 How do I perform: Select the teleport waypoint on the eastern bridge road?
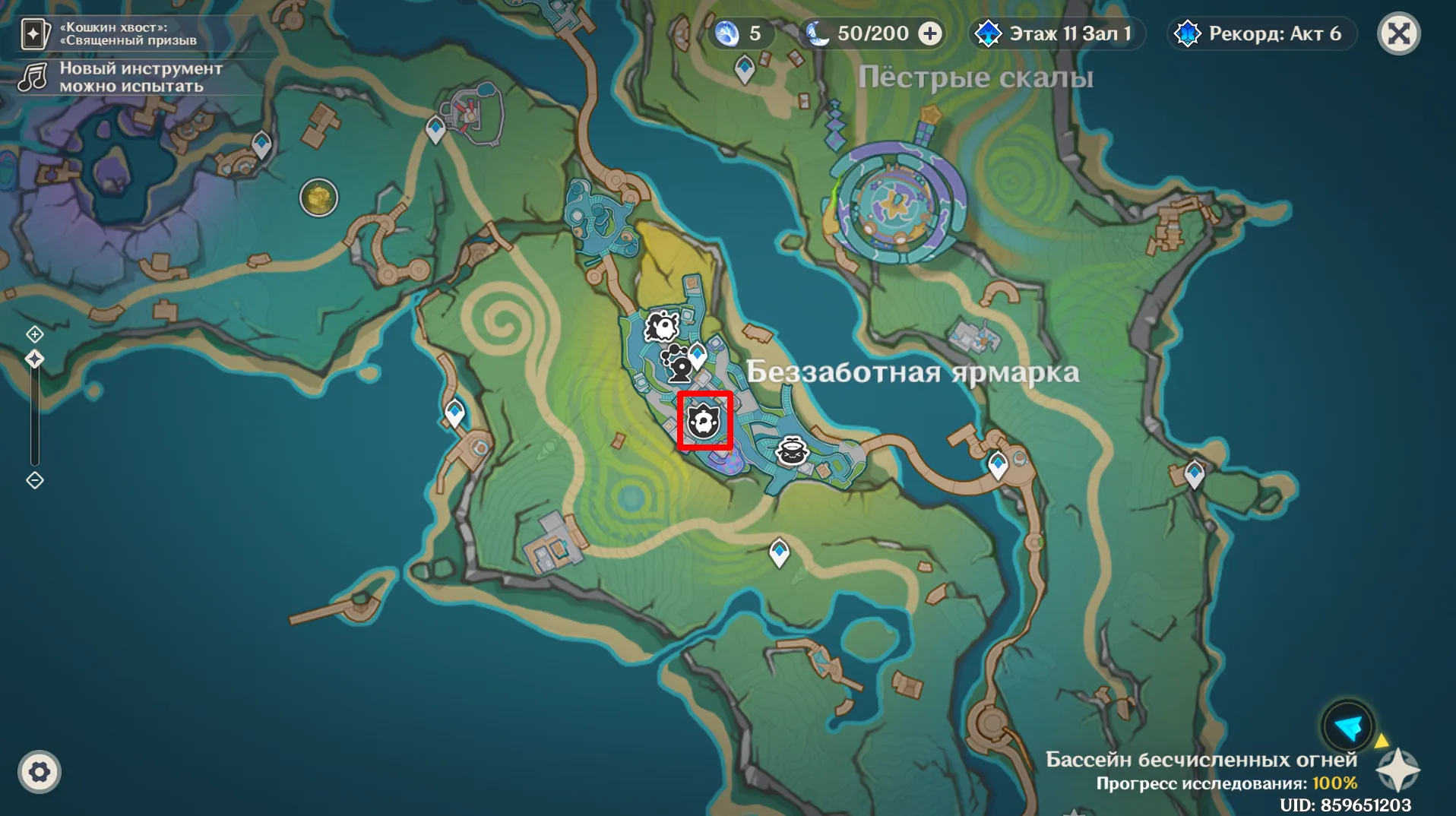pyautogui.click(x=997, y=463)
